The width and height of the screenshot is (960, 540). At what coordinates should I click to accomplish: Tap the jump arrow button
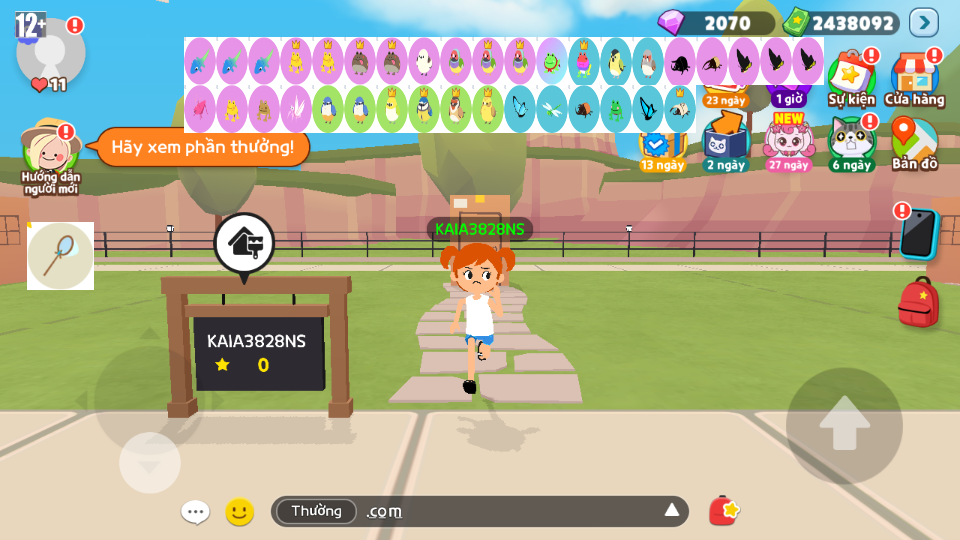(x=844, y=426)
